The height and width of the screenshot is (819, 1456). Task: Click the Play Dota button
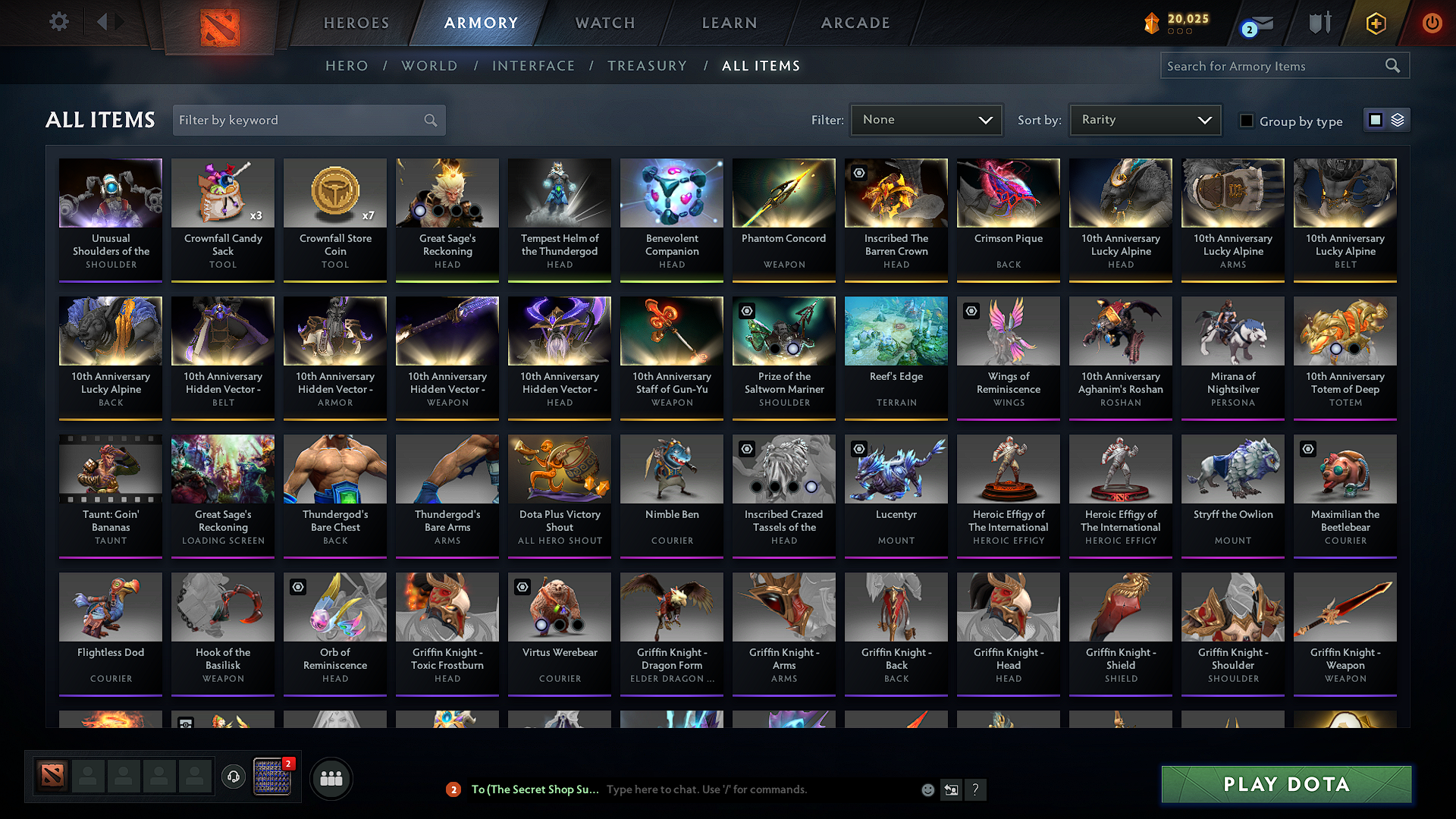coord(1286,784)
